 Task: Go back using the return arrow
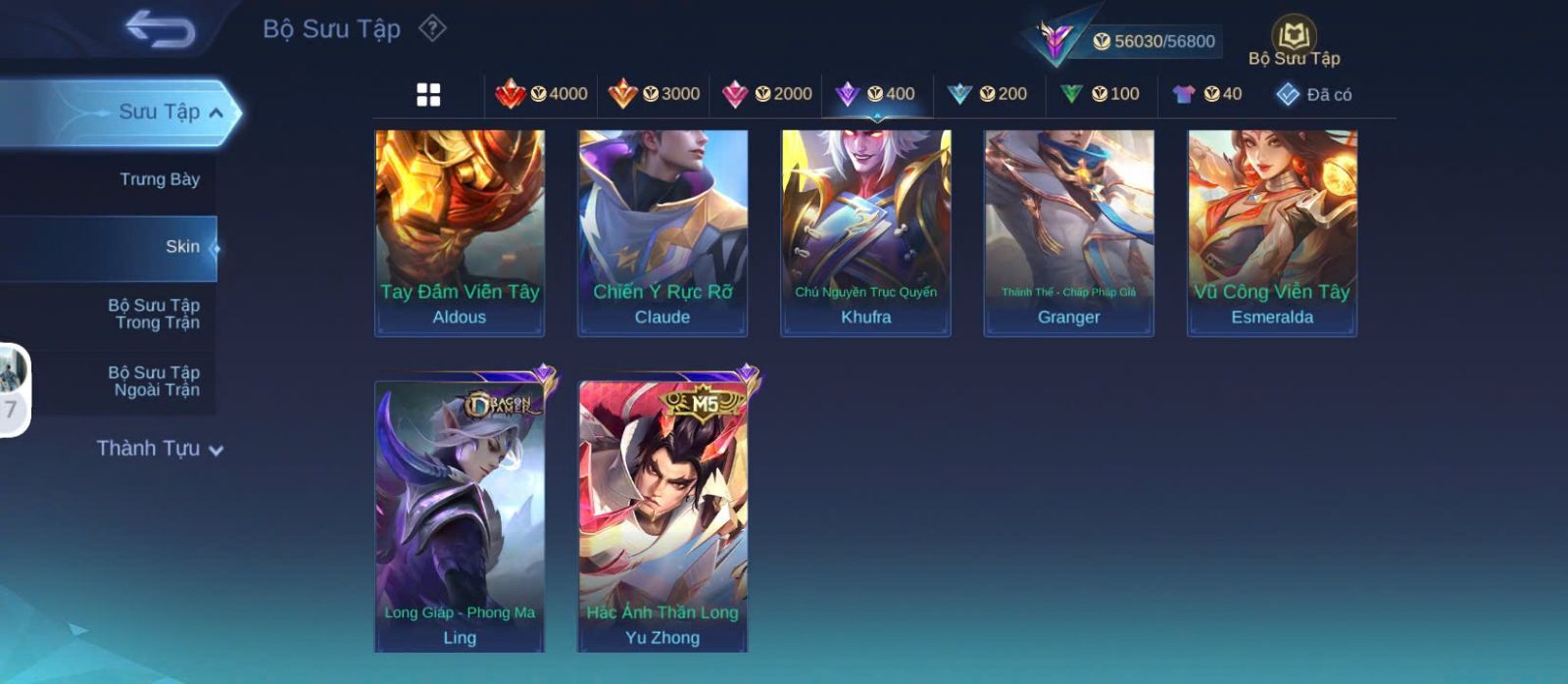pos(160,29)
